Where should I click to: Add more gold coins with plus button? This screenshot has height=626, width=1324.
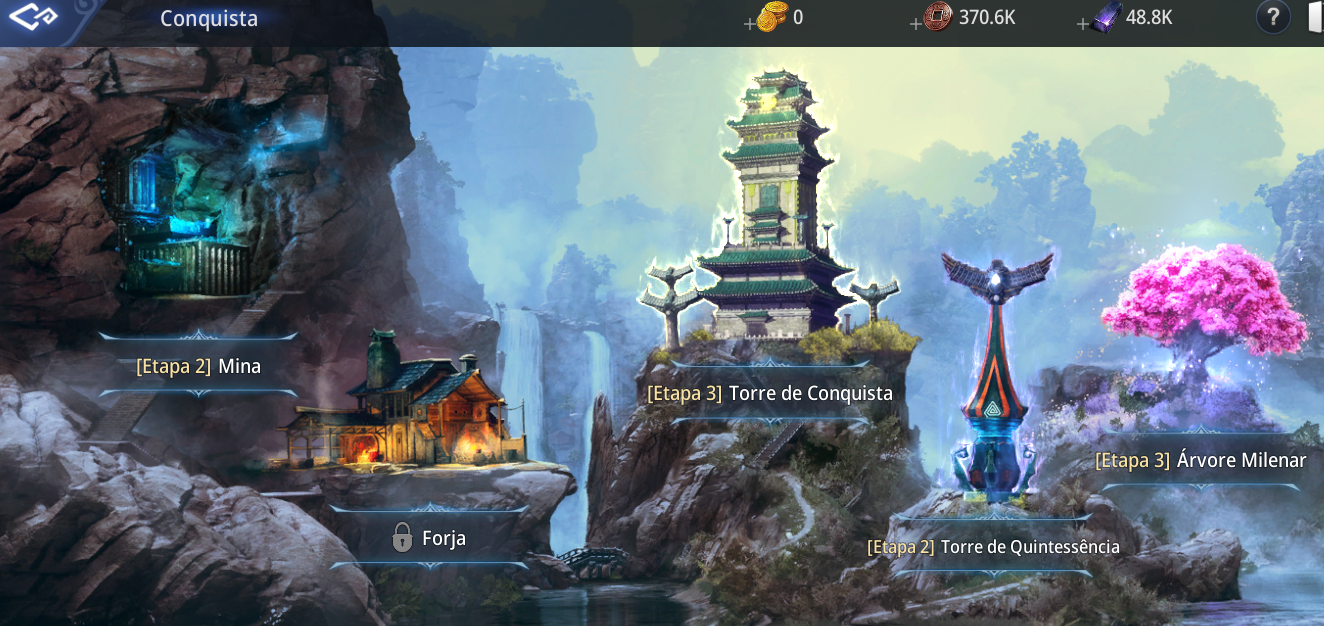[750, 24]
